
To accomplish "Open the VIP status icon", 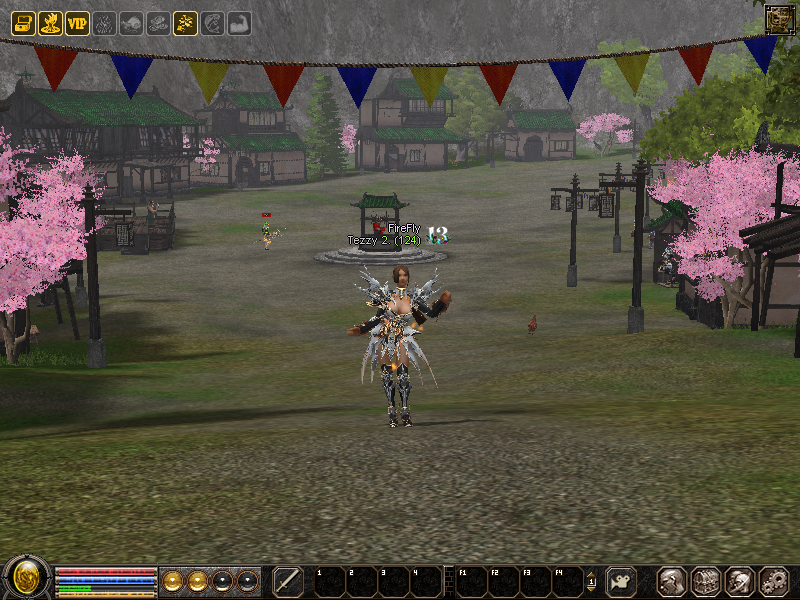I will 77,24.
